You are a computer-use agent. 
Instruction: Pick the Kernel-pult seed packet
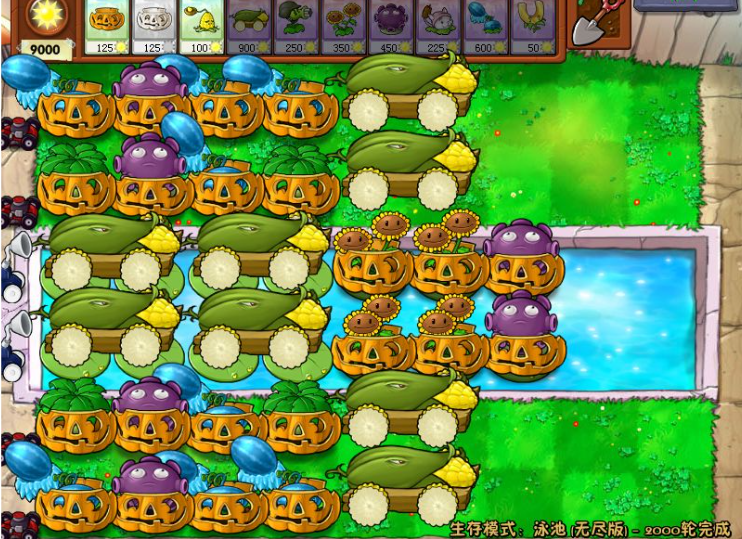tap(201, 26)
